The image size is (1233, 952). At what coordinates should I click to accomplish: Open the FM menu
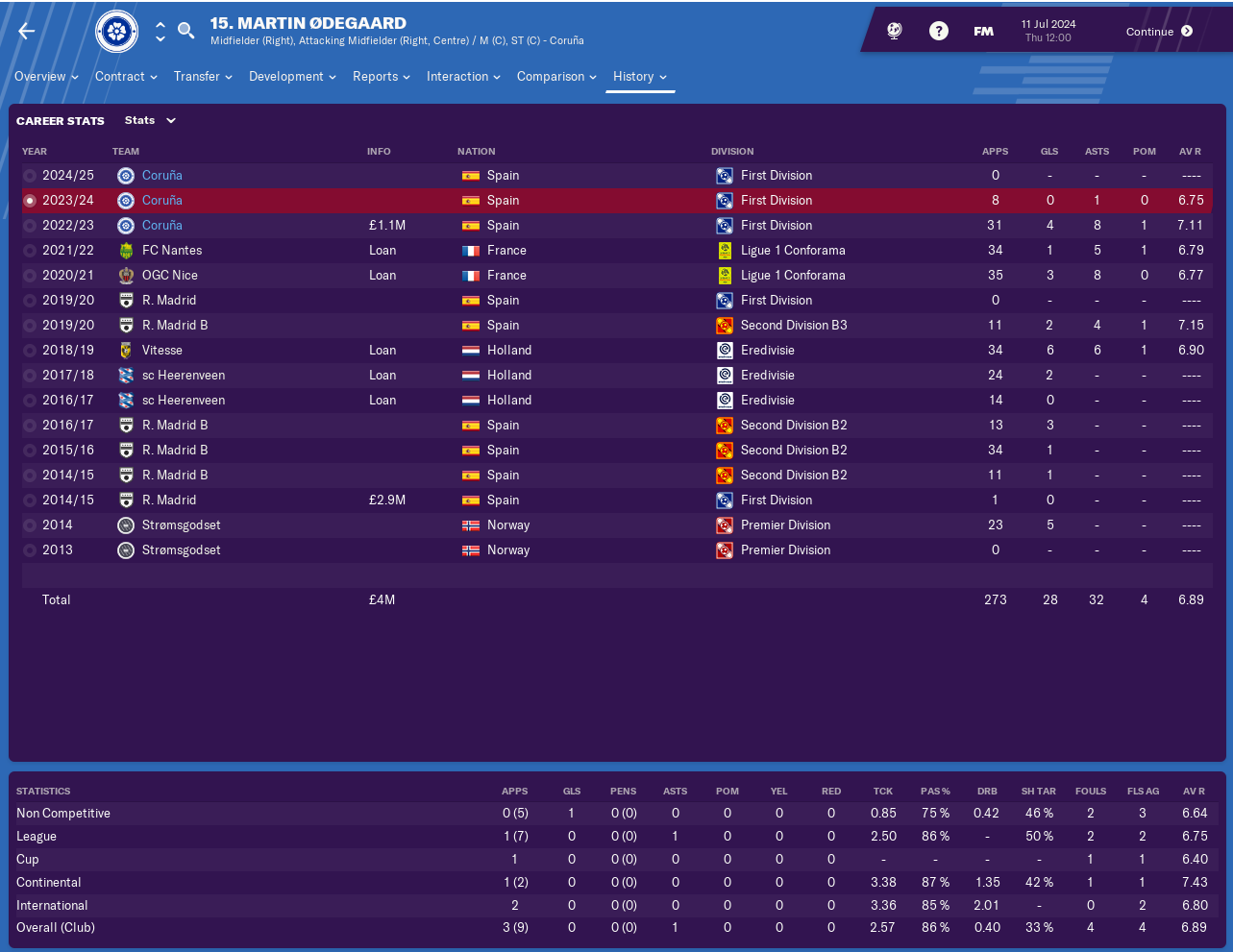pos(983,32)
